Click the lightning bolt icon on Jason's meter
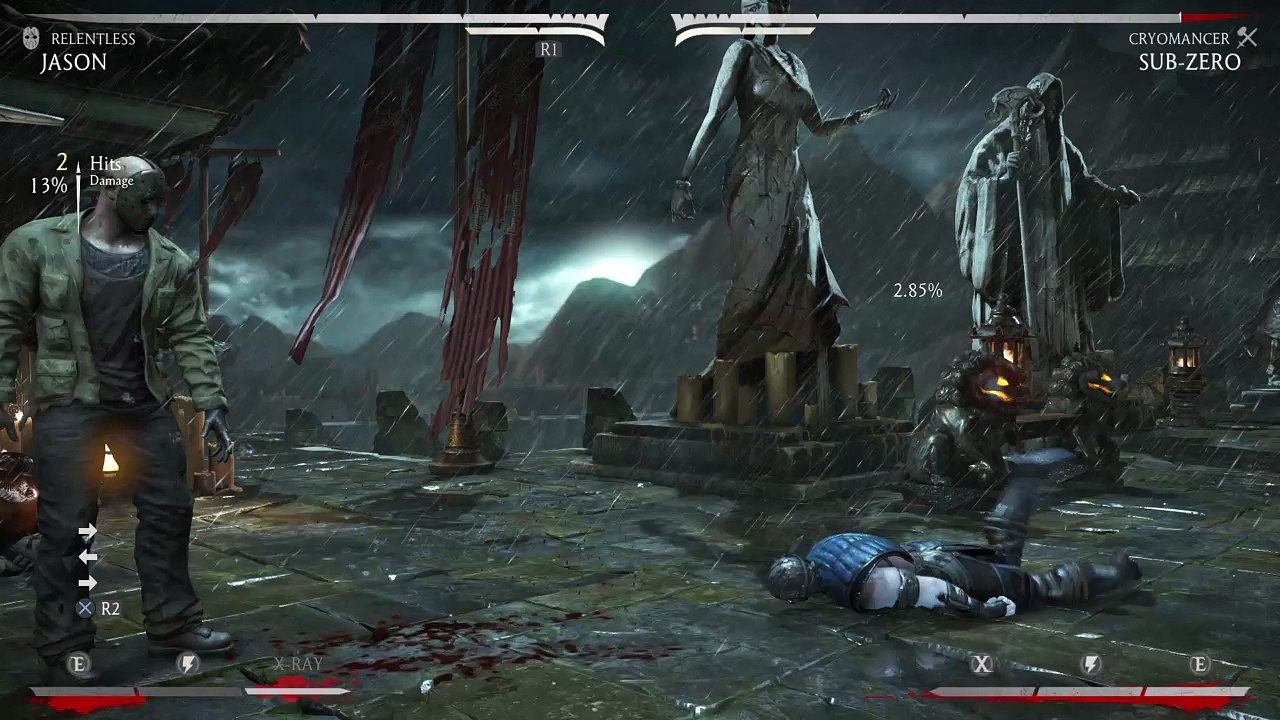 pos(187,664)
